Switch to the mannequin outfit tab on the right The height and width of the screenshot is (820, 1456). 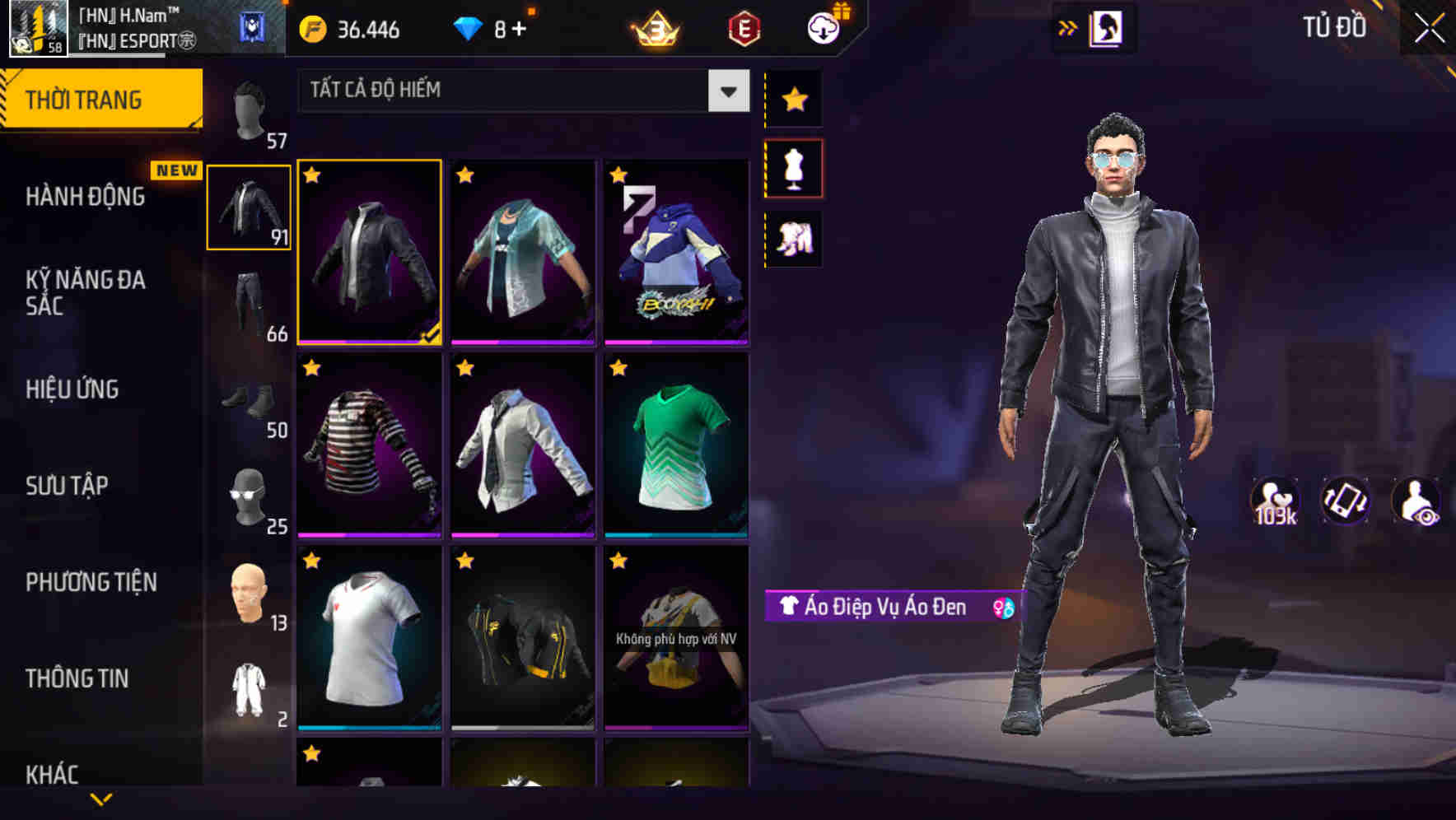794,166
